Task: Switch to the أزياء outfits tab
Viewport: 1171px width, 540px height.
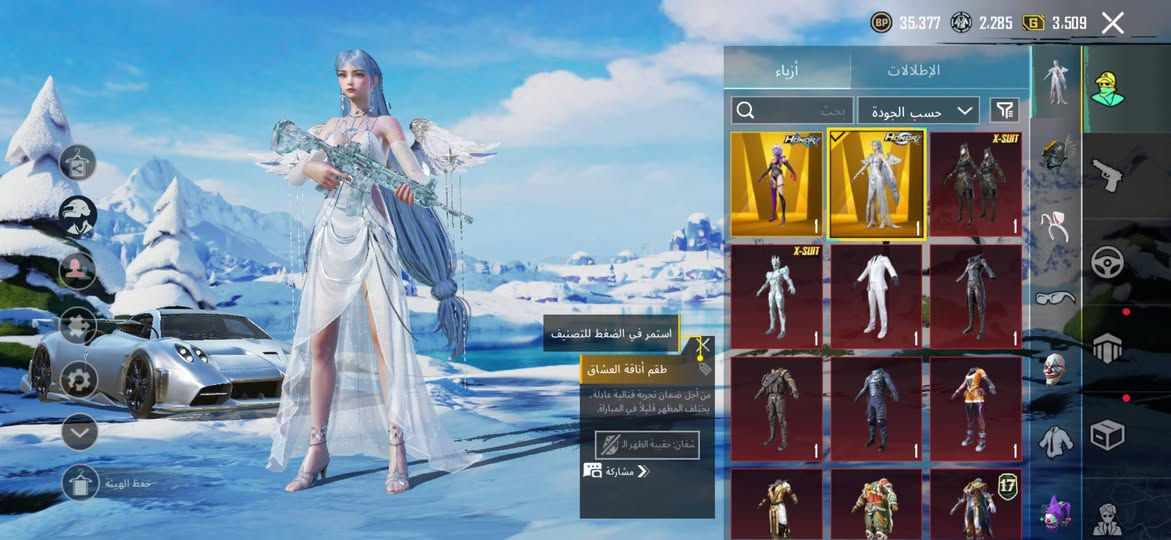Action: click(x=786, y=70)
